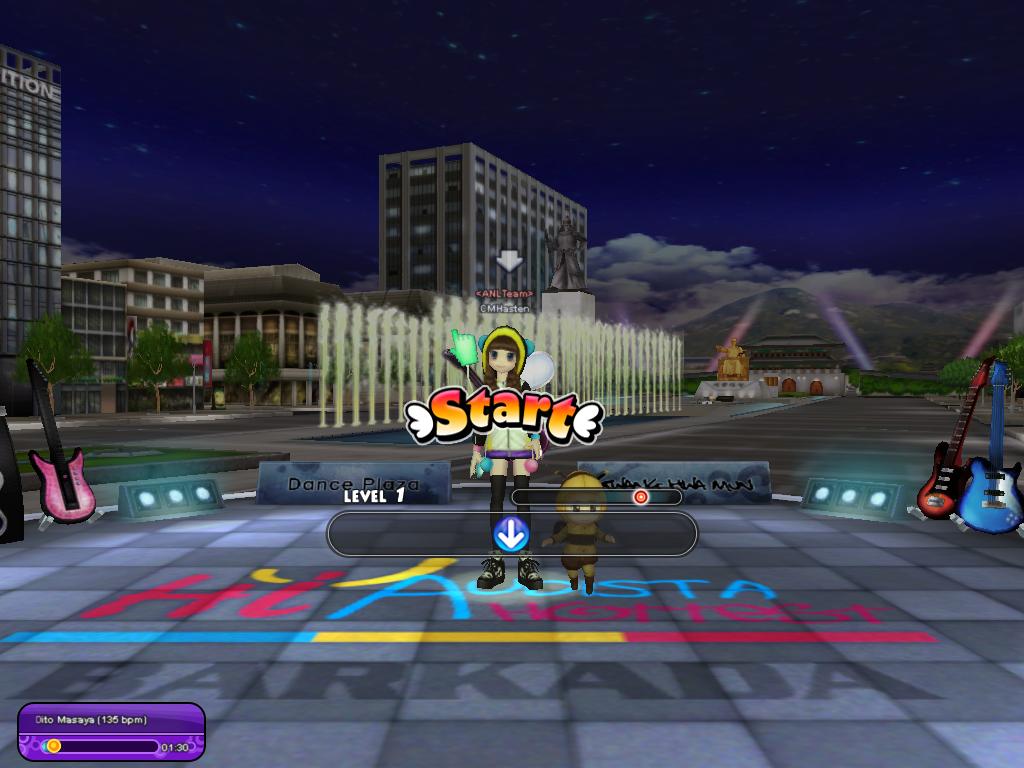
Task: Click the red beat target marker
Action: (641, 496)
